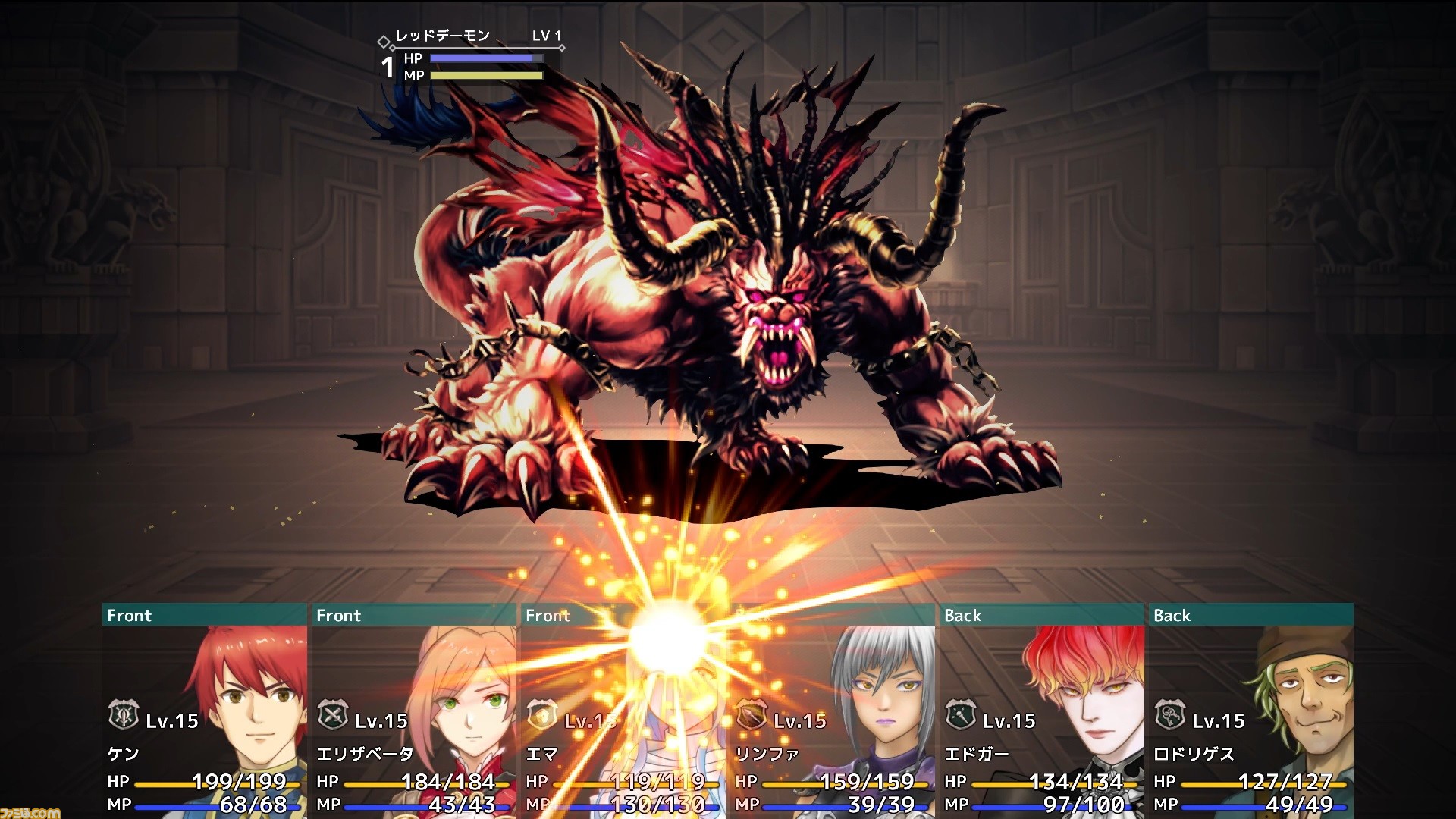Click the turn order number 1 indicator
Viewport: 1456px width, 819px height.
388,67
